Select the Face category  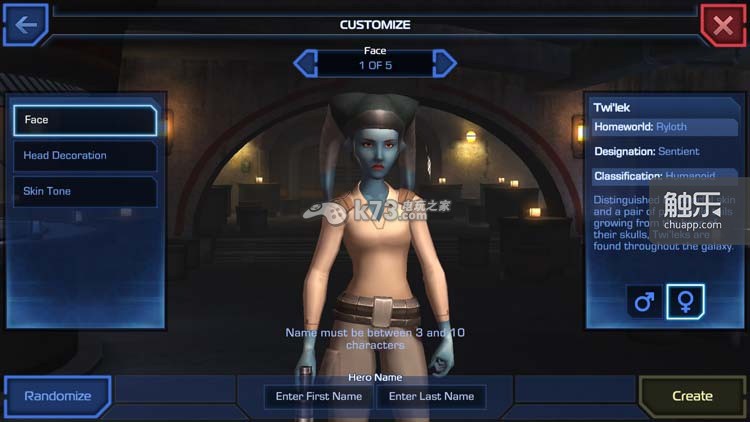point(85,120)
